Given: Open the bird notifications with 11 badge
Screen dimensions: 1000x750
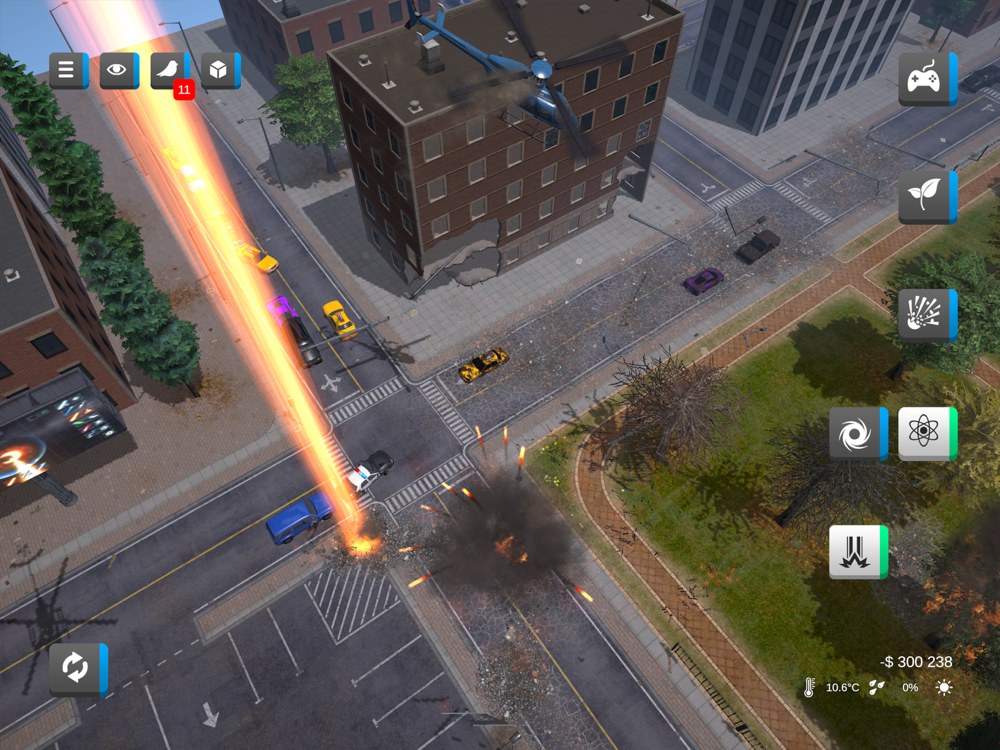Looking at the screenshot, I should (169, 70).
